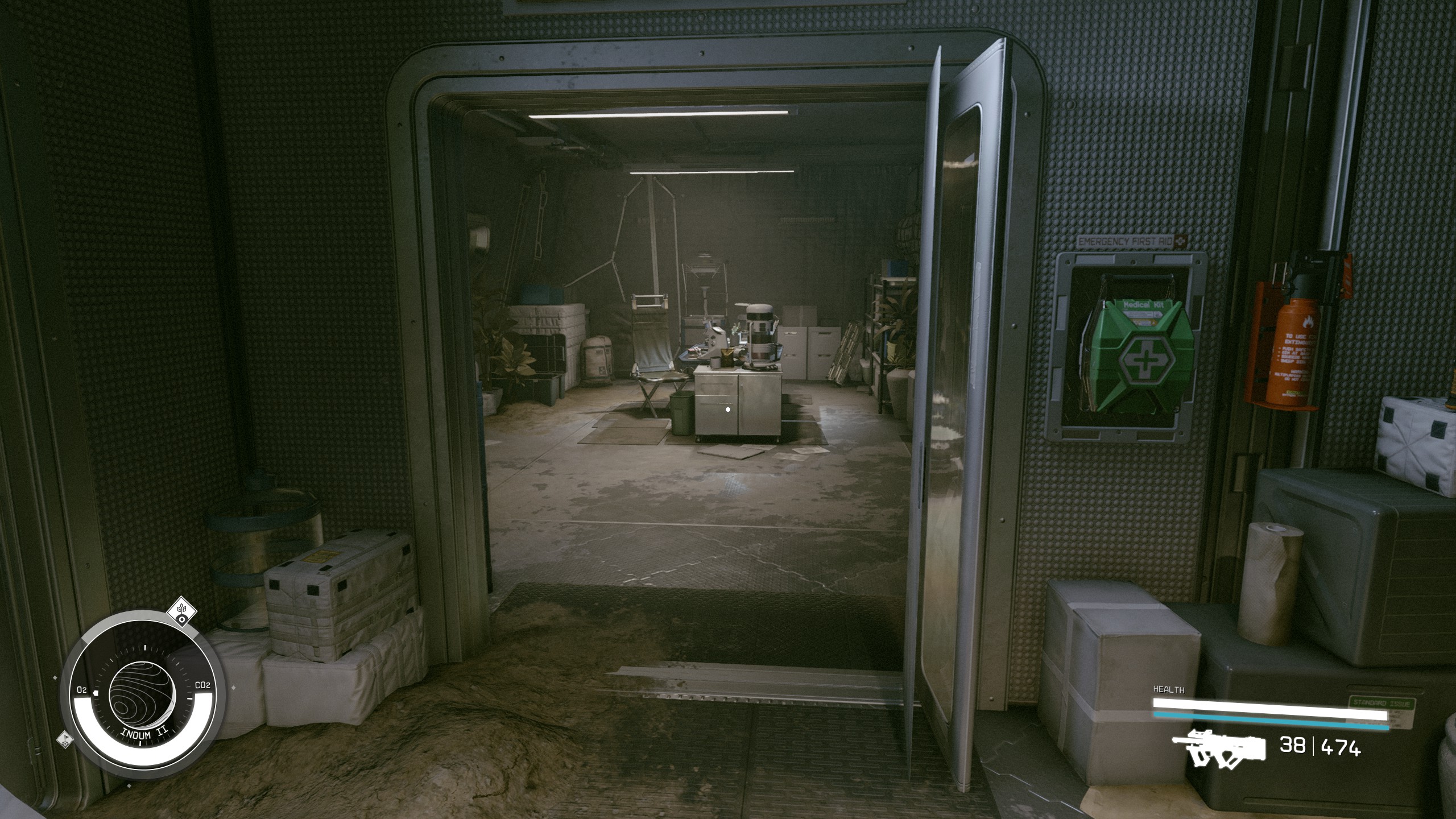This screenshot has width=1456, height=819.
Task: Click the CO2 indicator on the compass ring
Action: pyautogui.click(x=202, y=684)
